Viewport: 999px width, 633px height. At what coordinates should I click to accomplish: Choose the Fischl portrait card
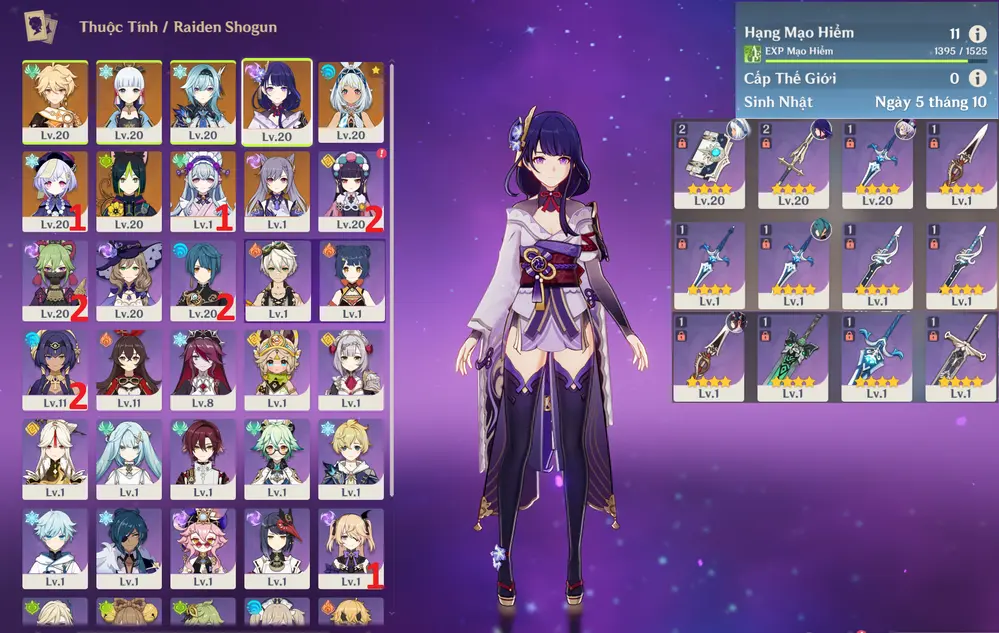(351, 548)
